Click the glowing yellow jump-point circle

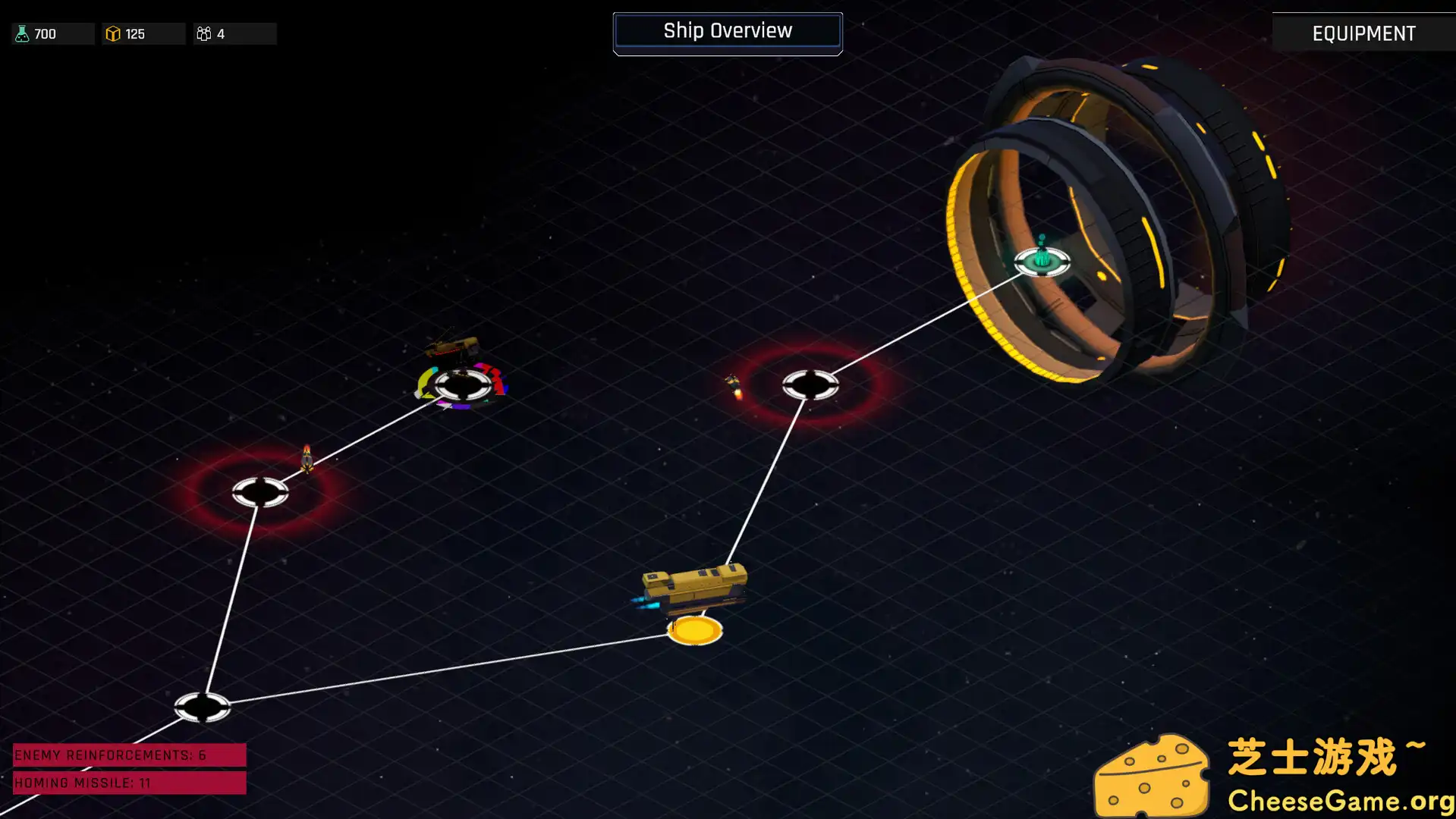pos(693,630)
